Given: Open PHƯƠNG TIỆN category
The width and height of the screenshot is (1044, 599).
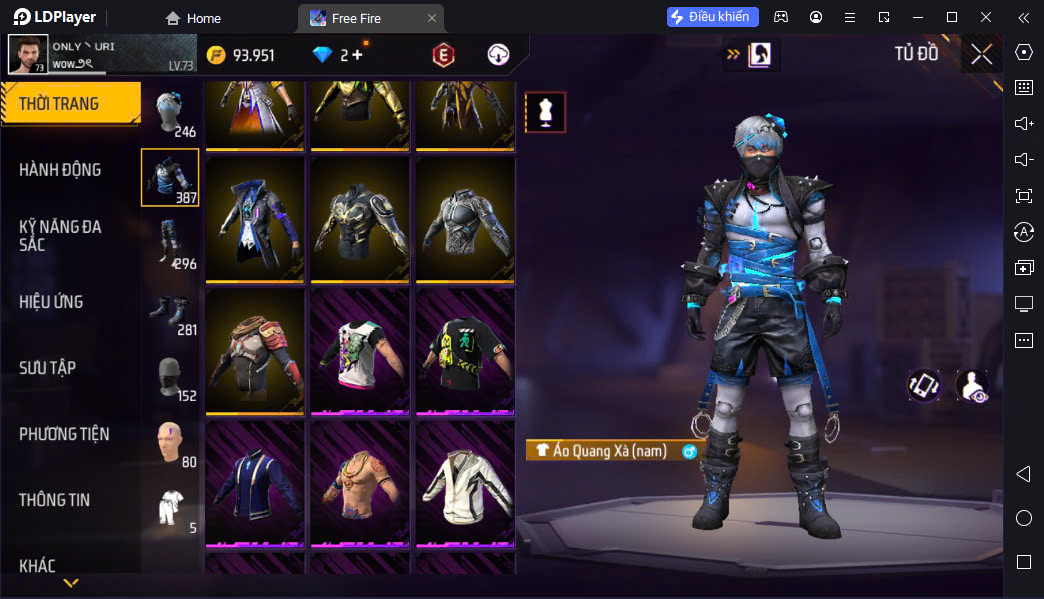Looking at the screenshot, I should (64, 434).
